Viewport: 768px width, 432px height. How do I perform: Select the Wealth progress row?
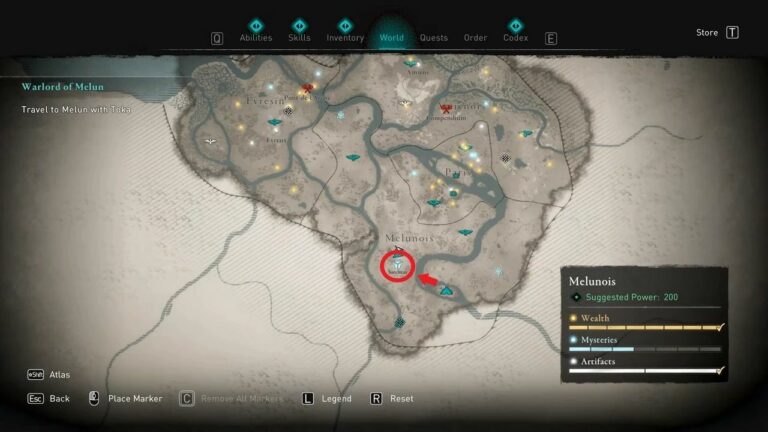click(x=645, y=322)
